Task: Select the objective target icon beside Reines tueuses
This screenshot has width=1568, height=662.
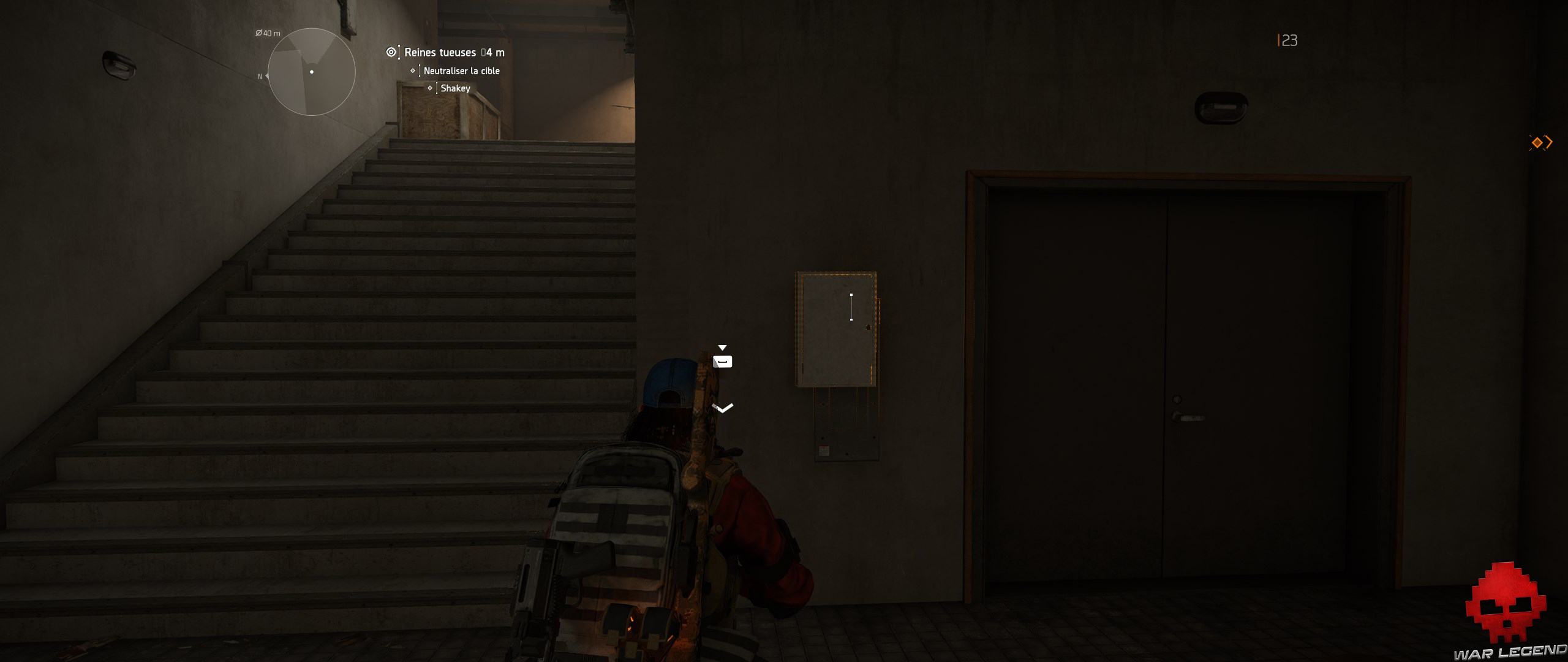Action: point(391,52)
